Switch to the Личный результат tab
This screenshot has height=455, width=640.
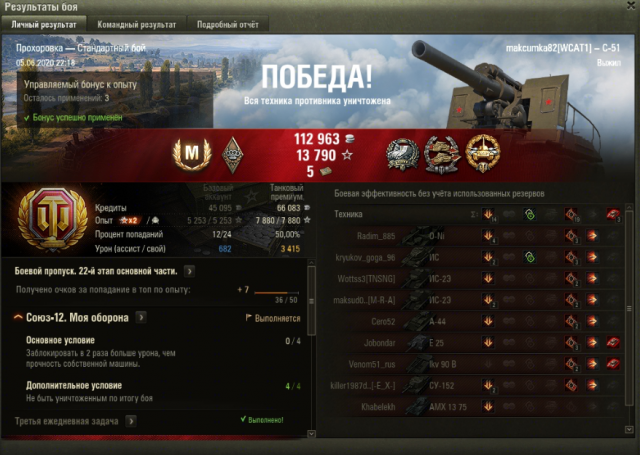point(45,23)
